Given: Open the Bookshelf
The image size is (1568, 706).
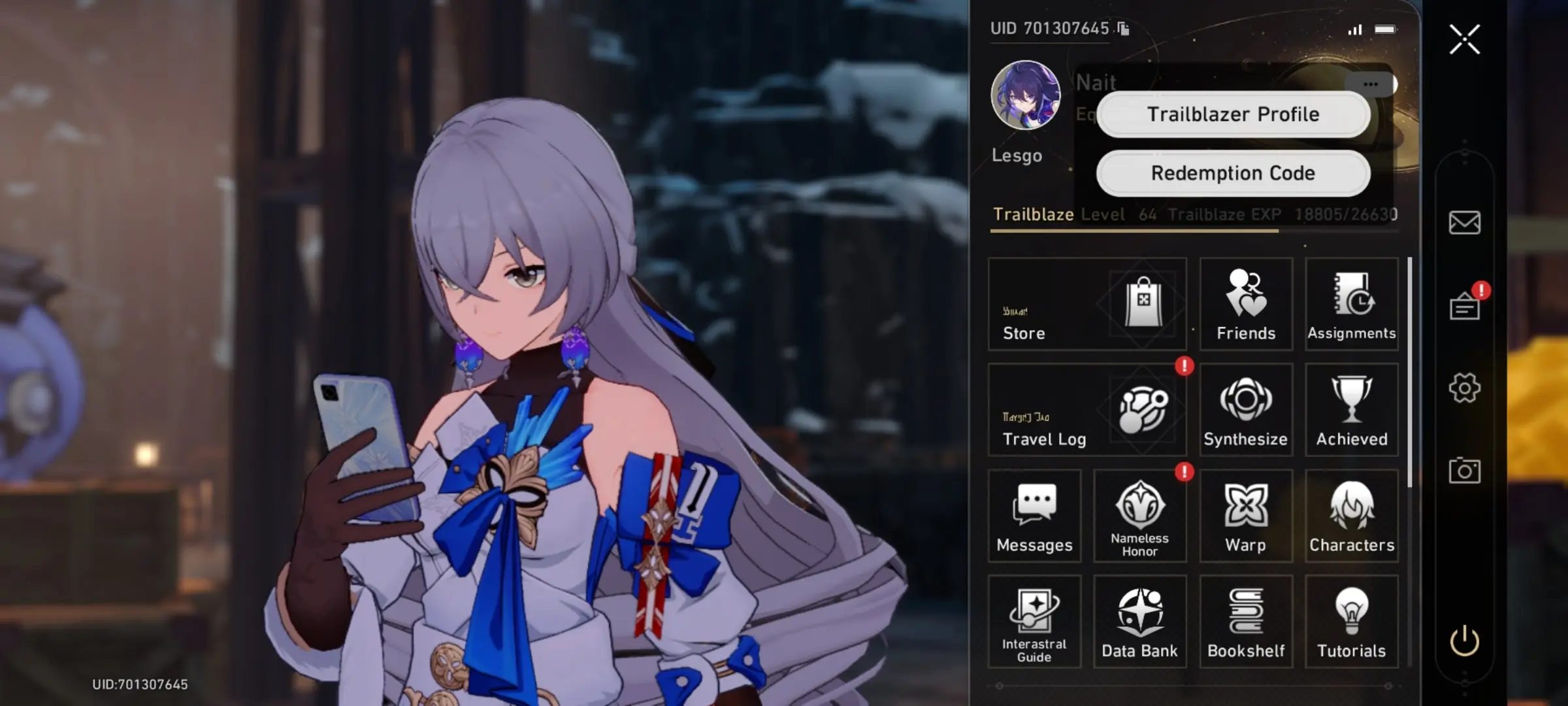Looking at the screenshot, I should [x=1246, y=622].
